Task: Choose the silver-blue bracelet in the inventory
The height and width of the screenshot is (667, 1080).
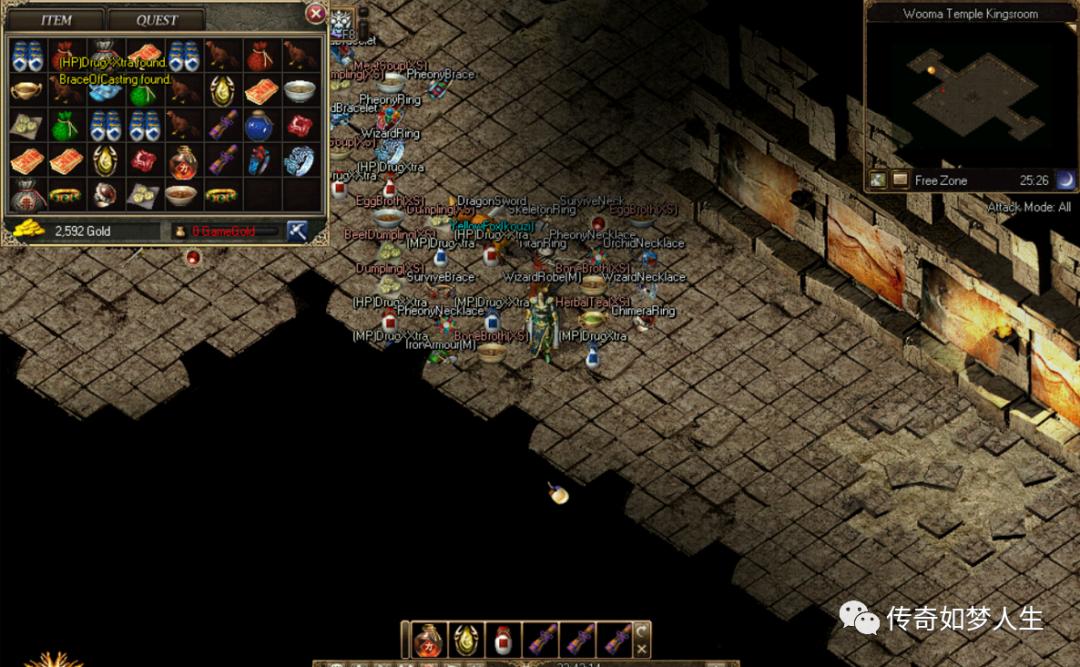Action: pyautogui.click(x=298, y=159)
